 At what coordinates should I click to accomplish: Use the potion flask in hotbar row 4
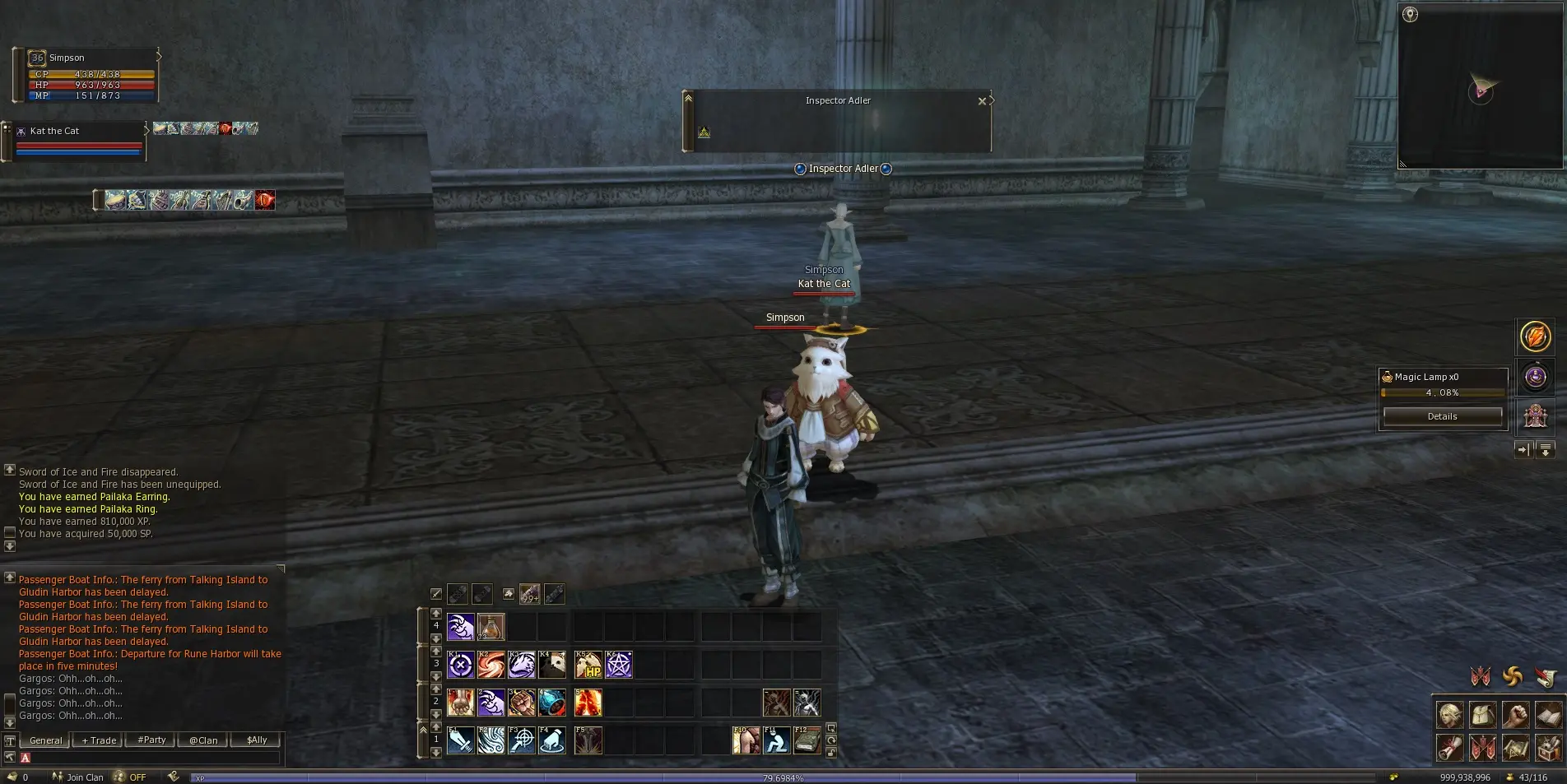(x=491, y=627)
